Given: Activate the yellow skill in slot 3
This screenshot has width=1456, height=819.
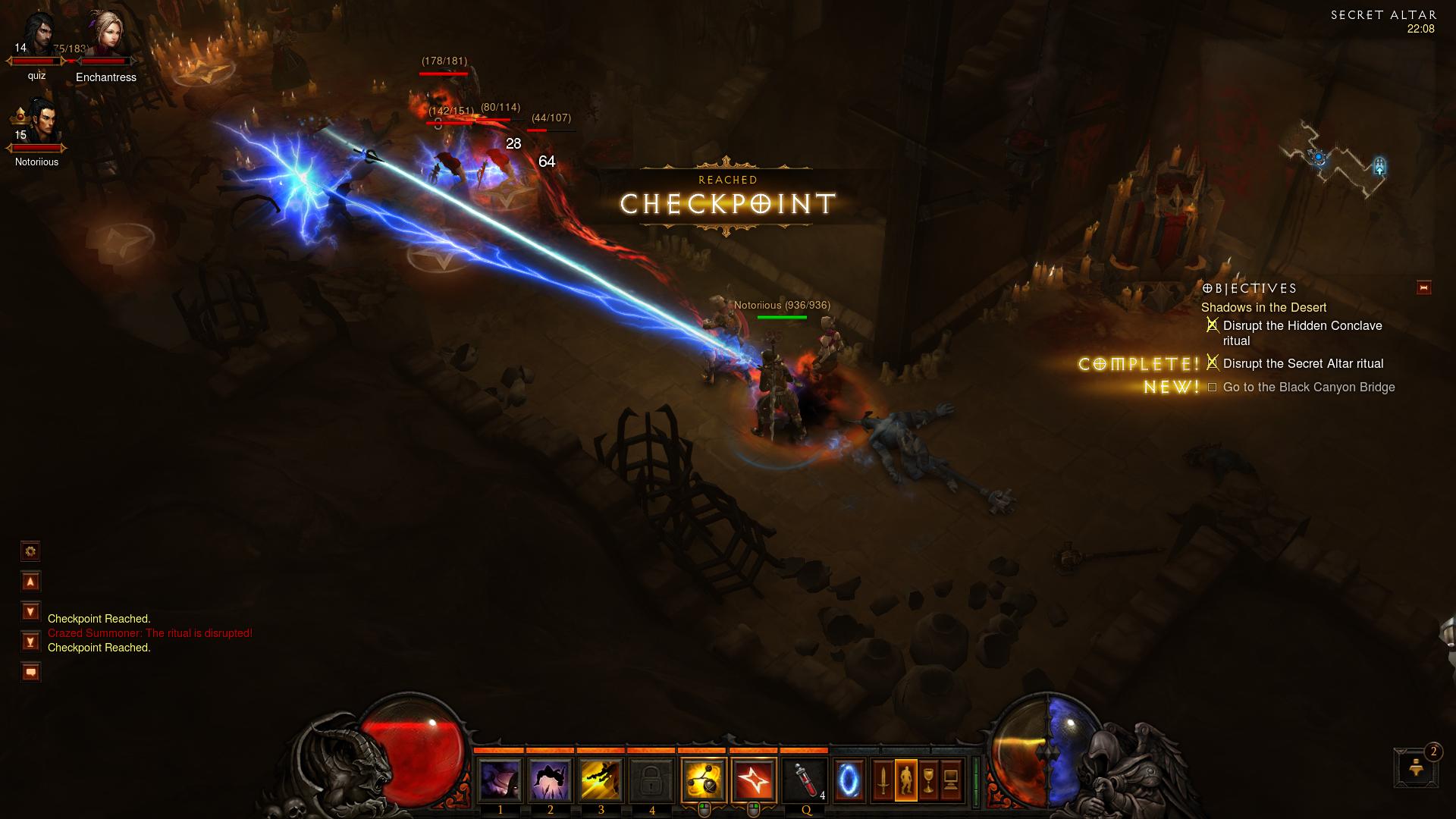Looking at the screenshot, I should click(x=601, y=780).
